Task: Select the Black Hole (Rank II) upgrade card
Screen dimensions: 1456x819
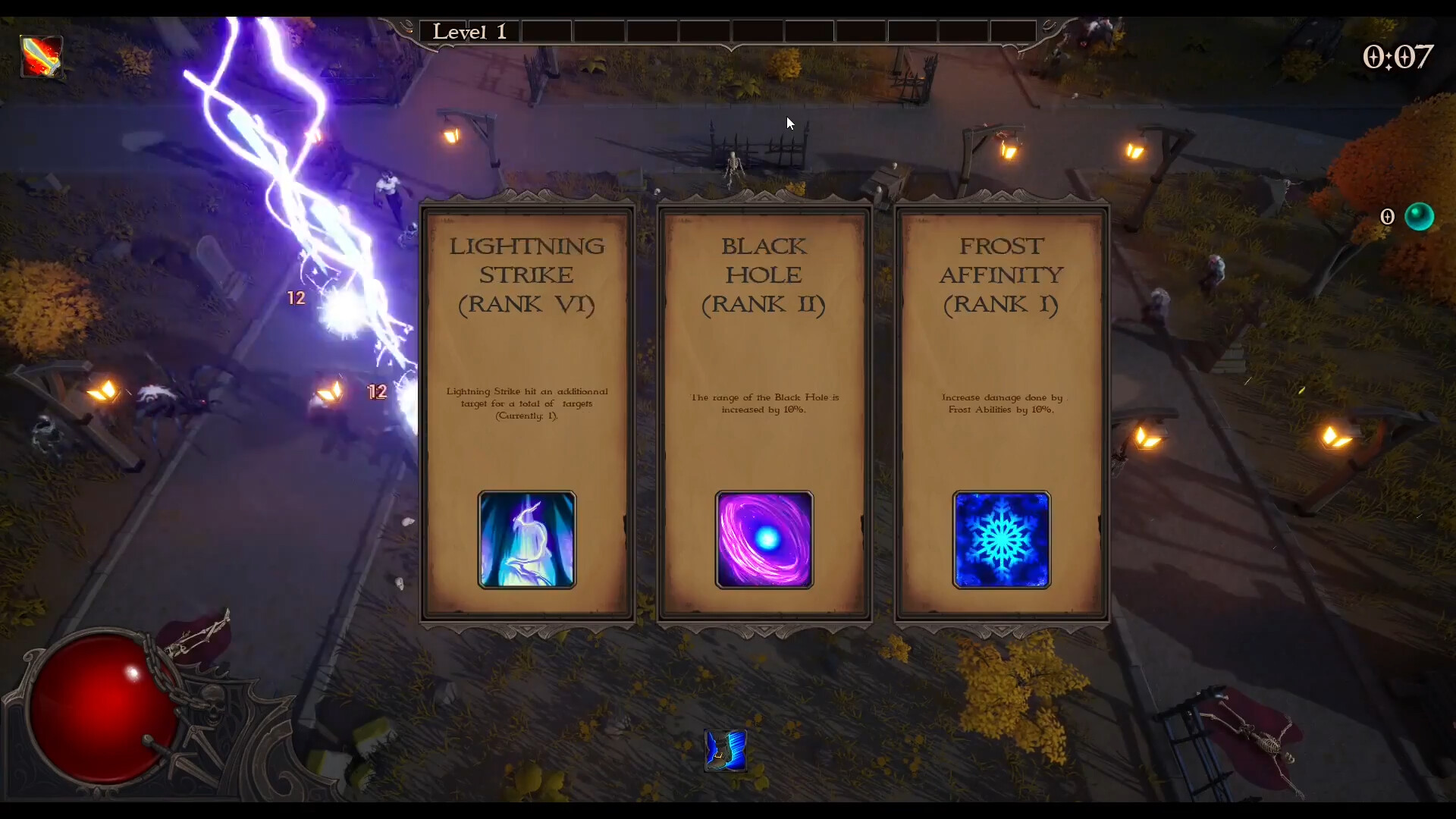Action: pyautogui.click(x=764, y=341)
